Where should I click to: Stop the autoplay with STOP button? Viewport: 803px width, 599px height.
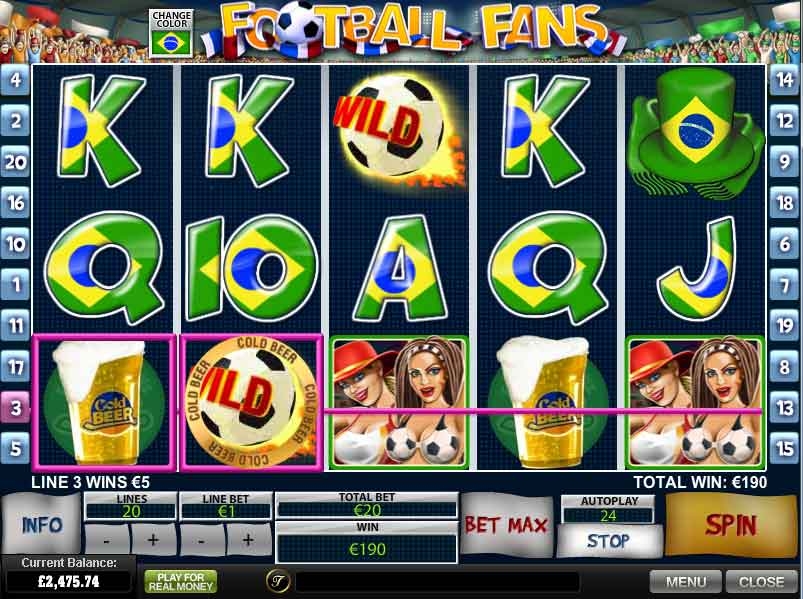[607, 541]
